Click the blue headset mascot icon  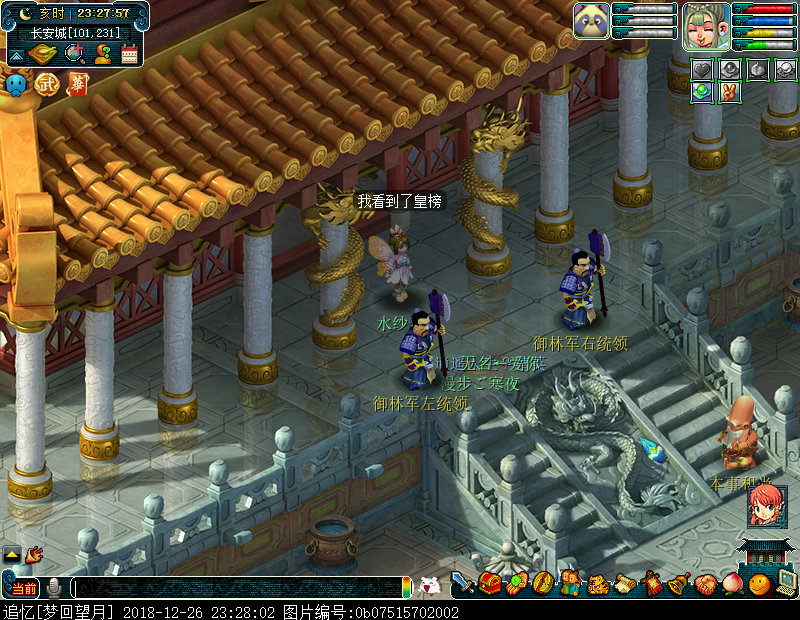coord(16,85)
